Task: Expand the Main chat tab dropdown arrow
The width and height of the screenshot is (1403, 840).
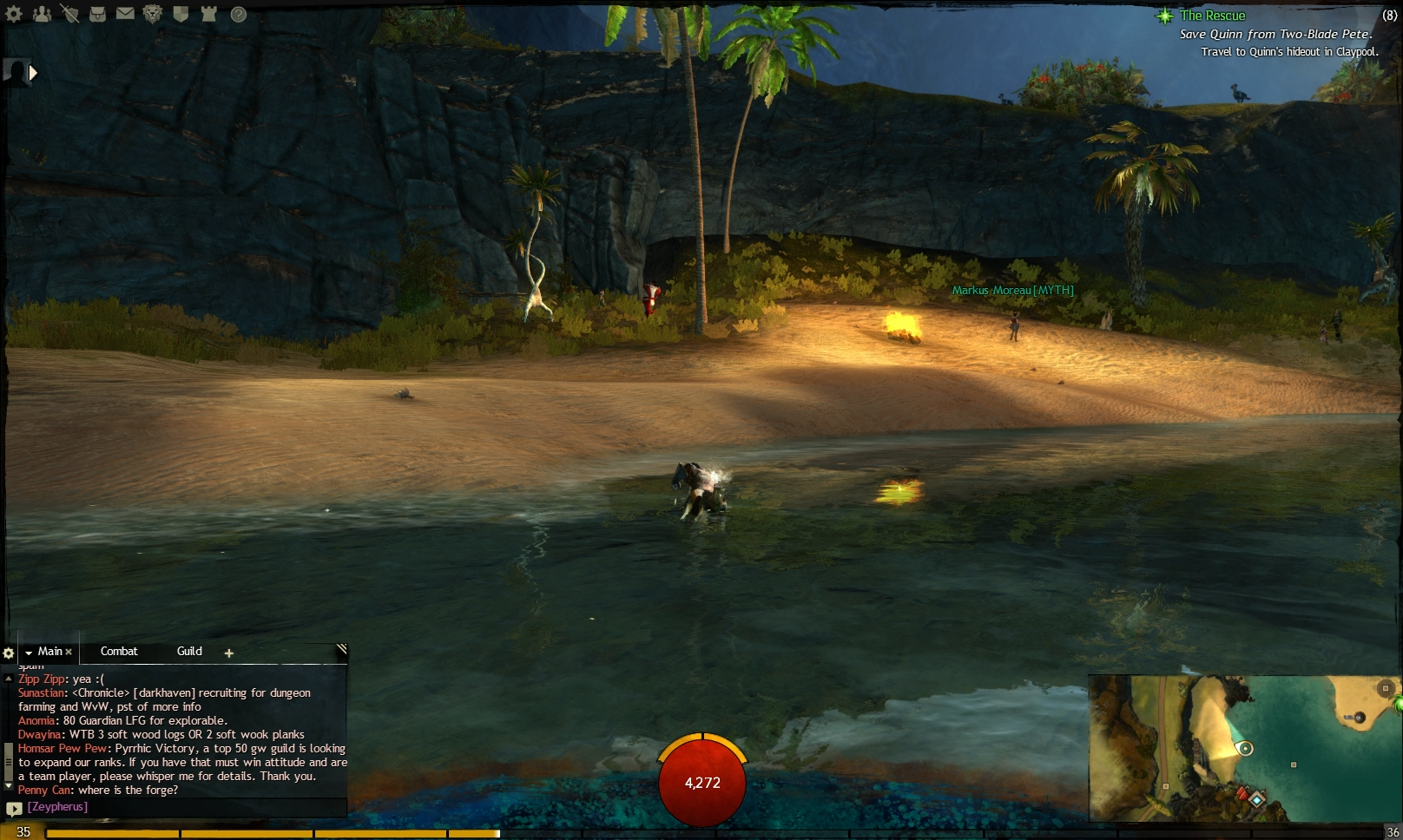Action: (29, 653)
